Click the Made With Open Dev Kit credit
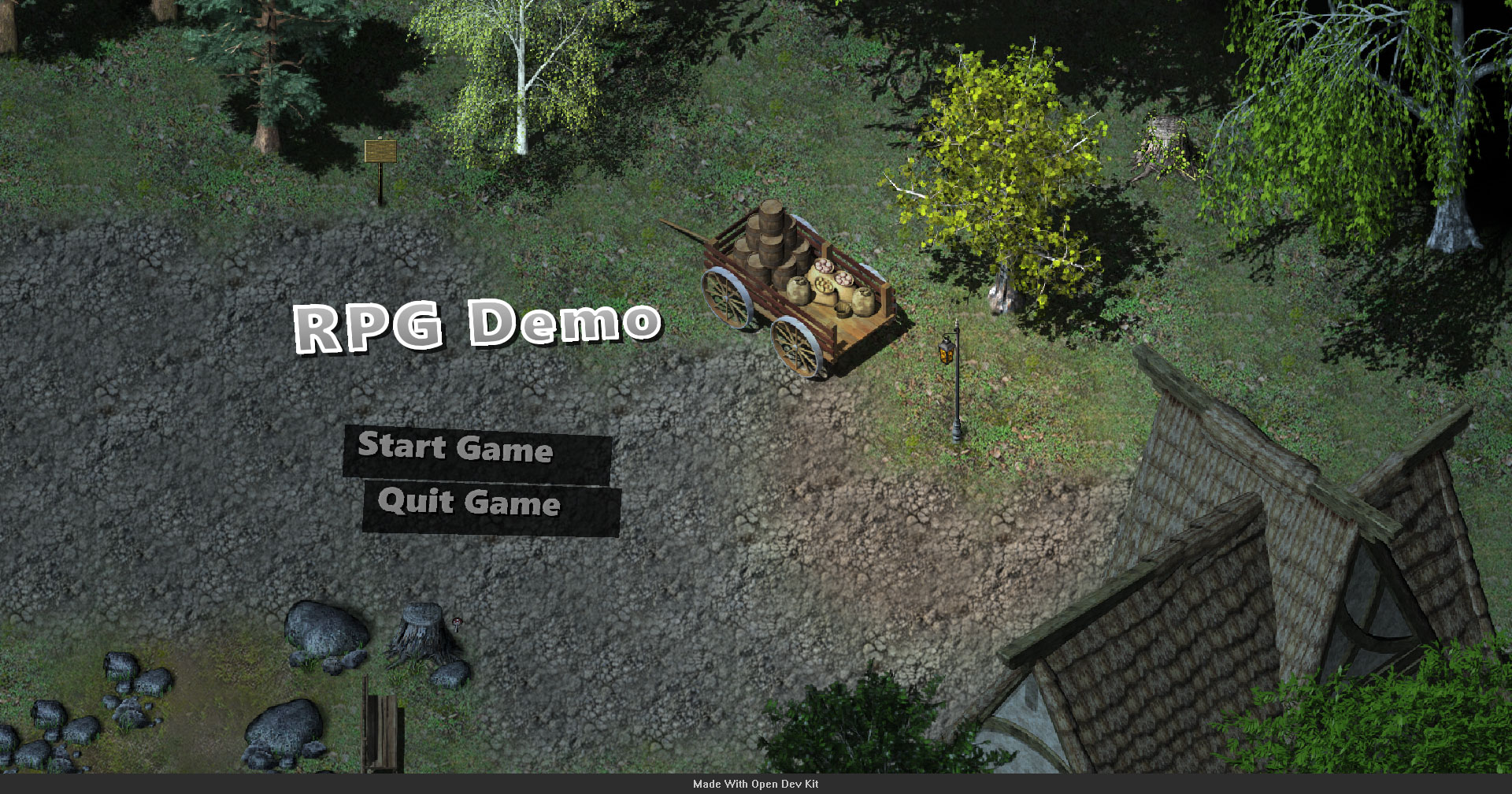1512x794 pixels. [x=755, y=785]
